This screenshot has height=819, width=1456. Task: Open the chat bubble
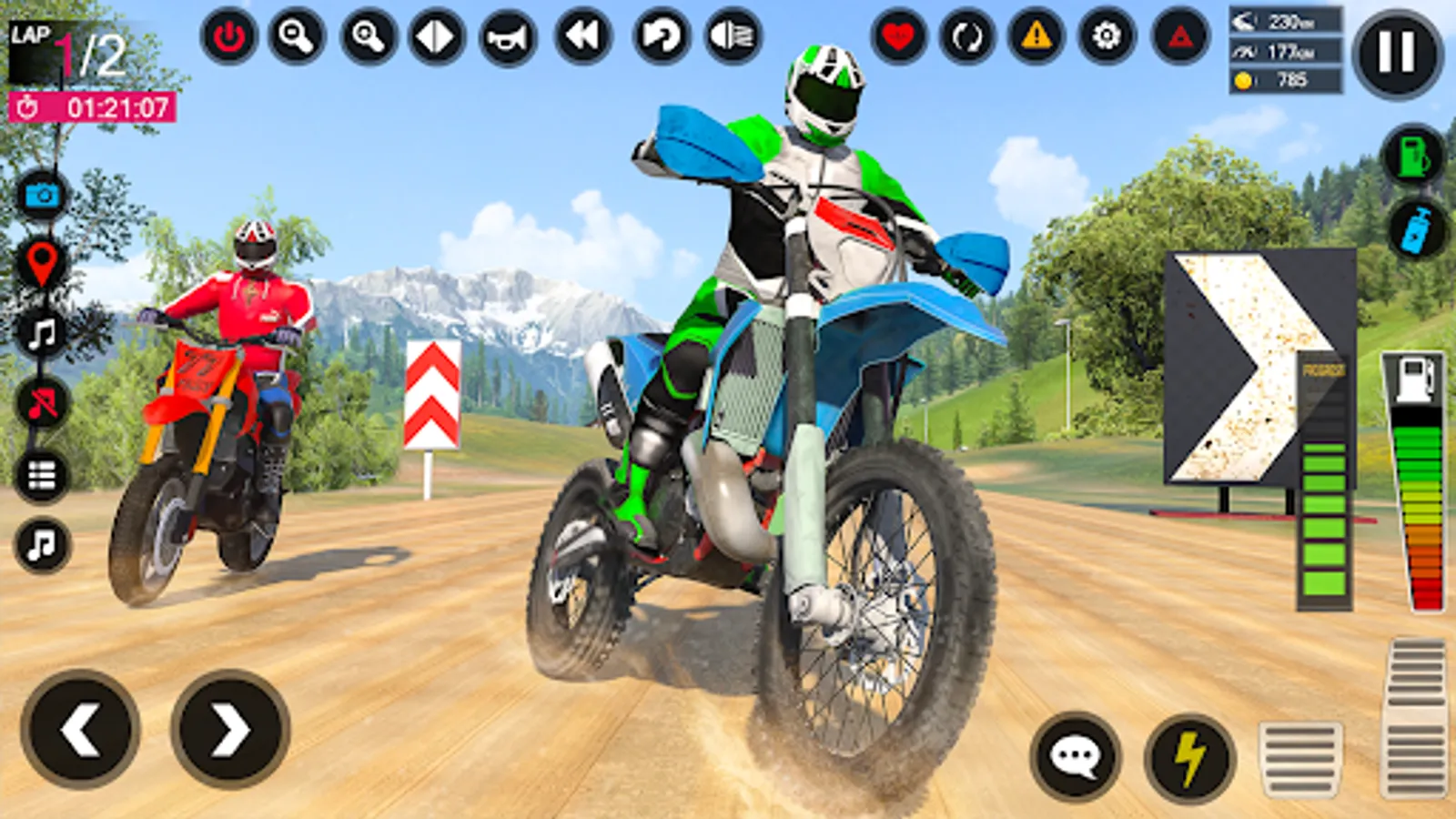[1079, 755]
